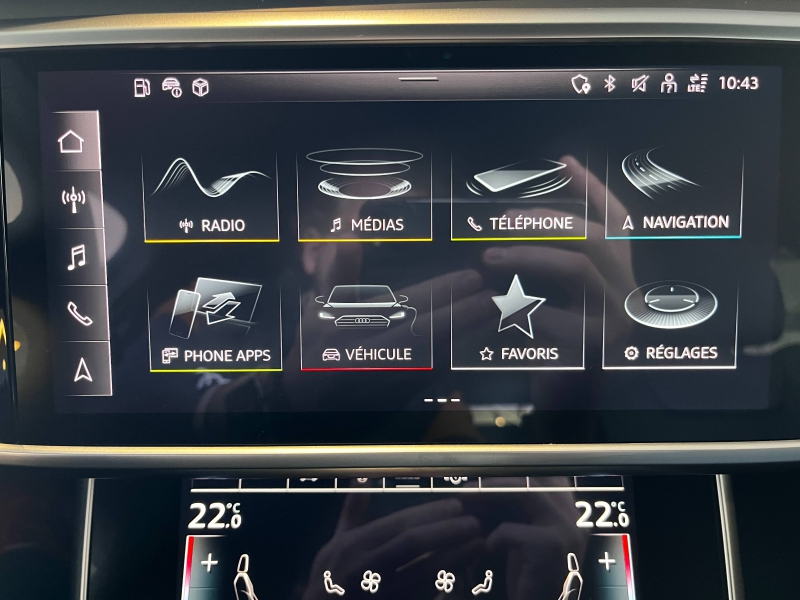Choose the VÉHICULE tile
800x600 pixels.
click(x=365, y=326)
